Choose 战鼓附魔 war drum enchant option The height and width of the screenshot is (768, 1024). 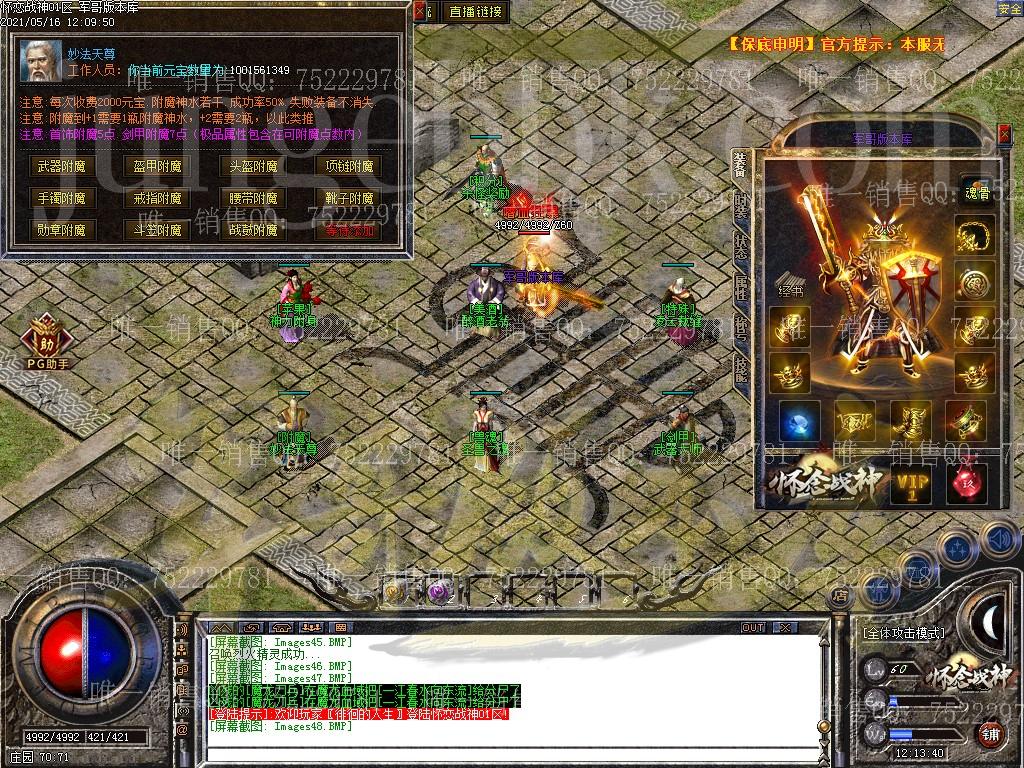(x=253, y=230)
